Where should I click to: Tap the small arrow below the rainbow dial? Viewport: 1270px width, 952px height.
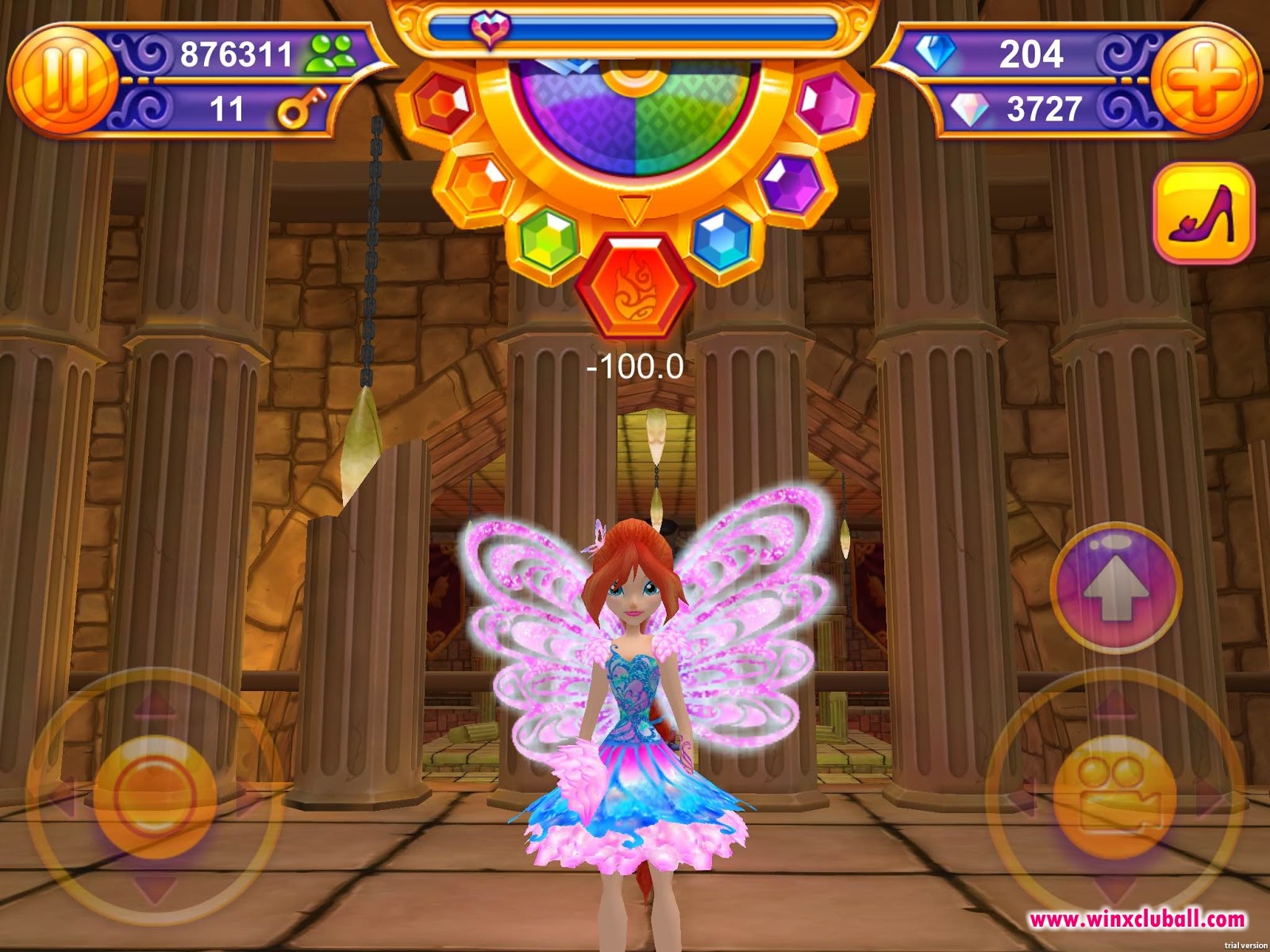635,208
